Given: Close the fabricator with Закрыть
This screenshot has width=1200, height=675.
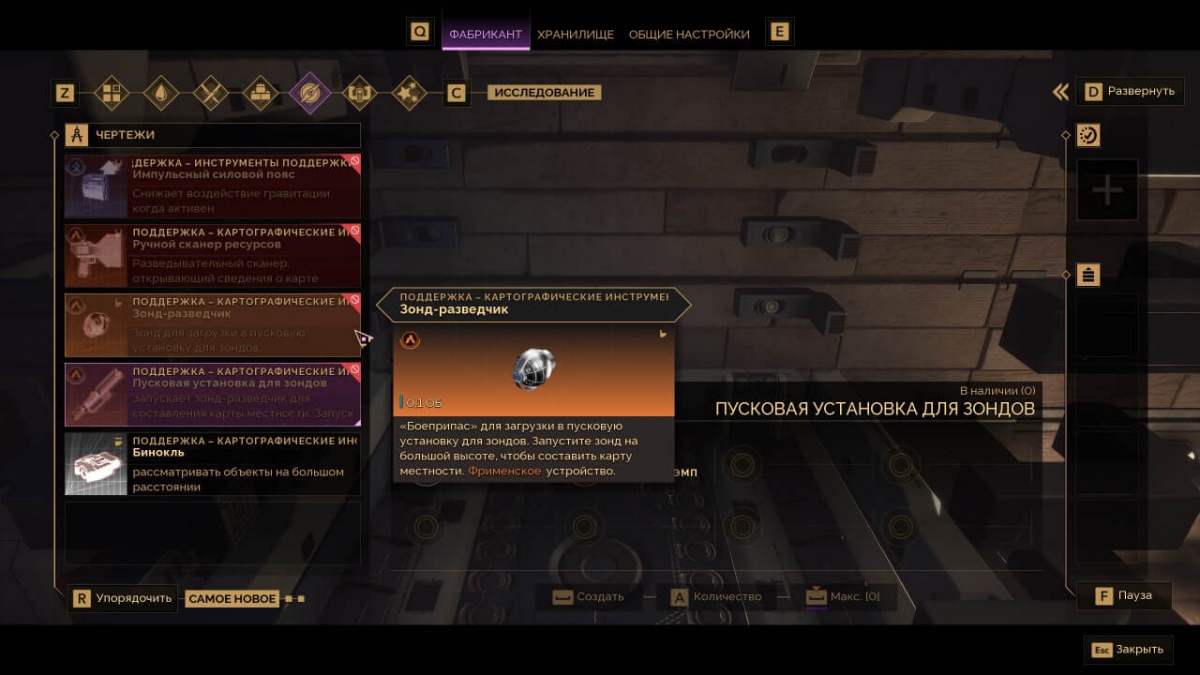Looking at the screenshot, I should click(x=1129, y=649).
